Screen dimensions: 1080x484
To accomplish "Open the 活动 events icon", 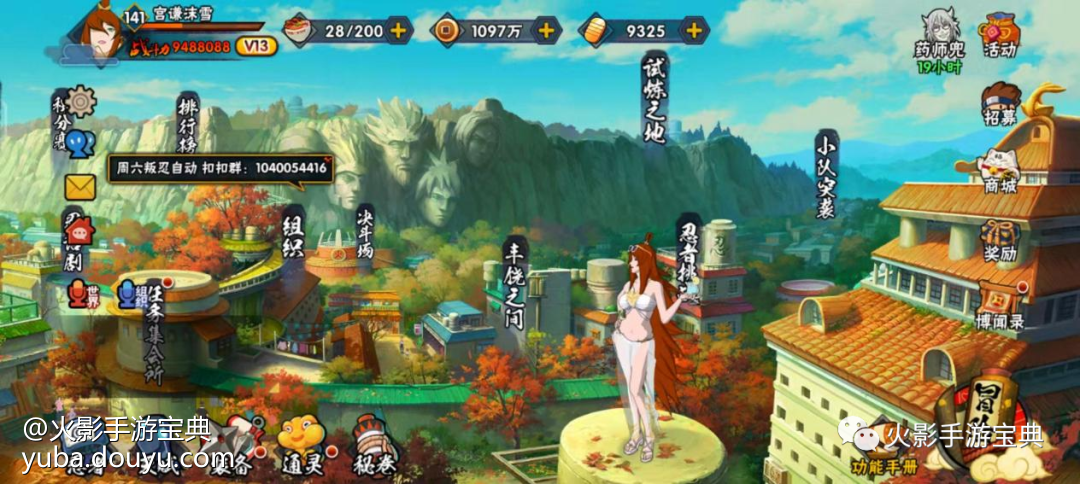I will pyautogui.click(x=999, y=35).
